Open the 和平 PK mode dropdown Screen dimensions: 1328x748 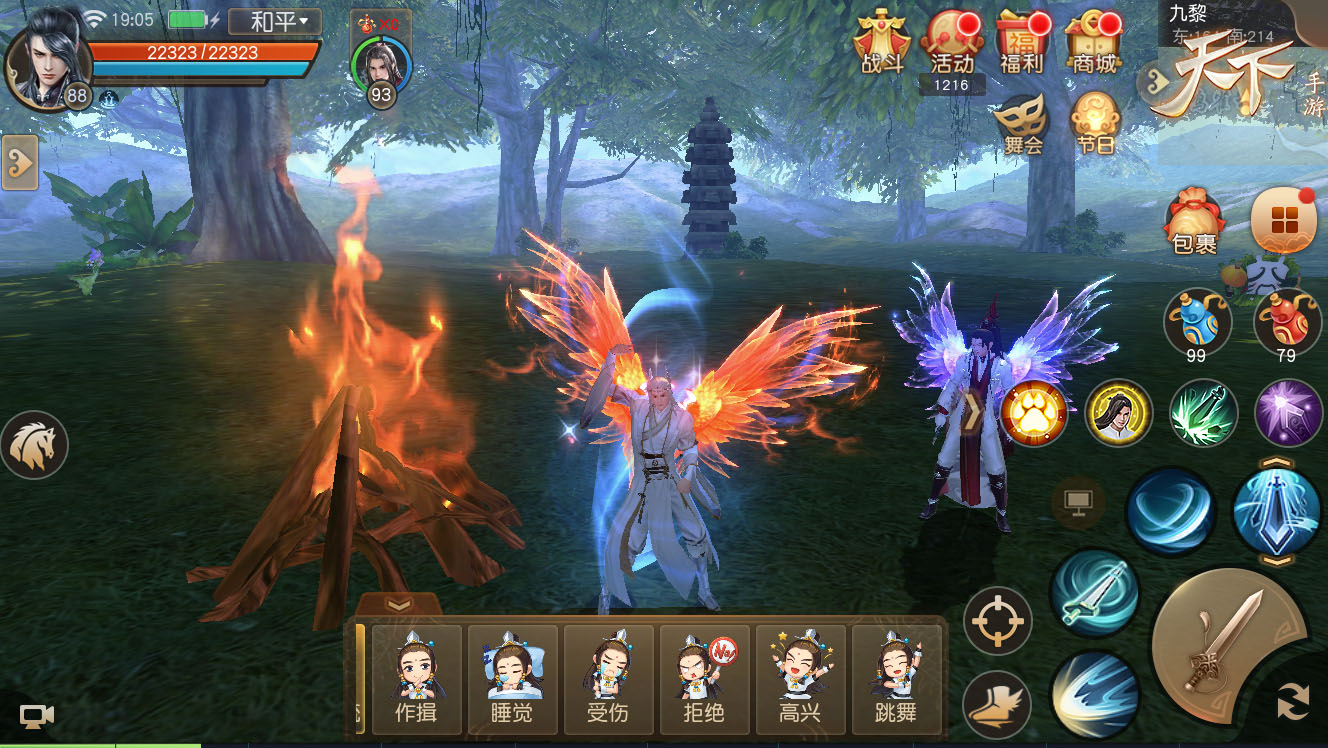coord(274,21)
